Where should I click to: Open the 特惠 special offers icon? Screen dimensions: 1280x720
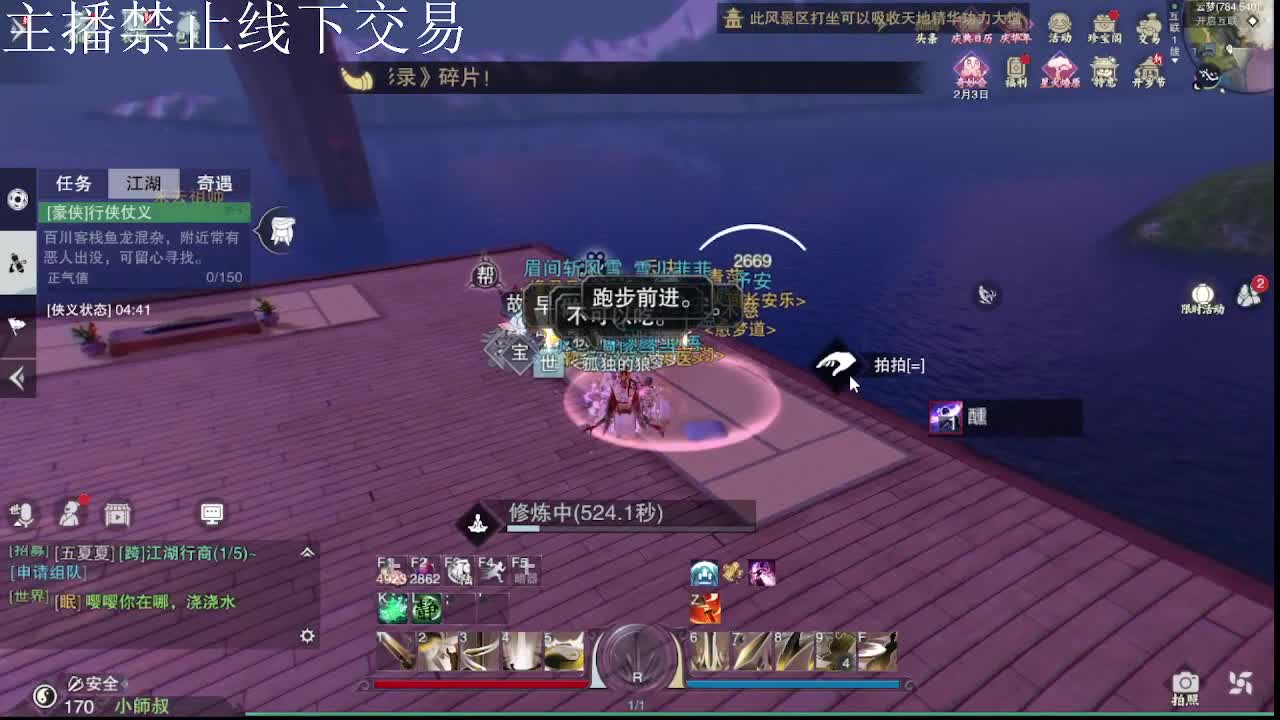coord(1103,68)
